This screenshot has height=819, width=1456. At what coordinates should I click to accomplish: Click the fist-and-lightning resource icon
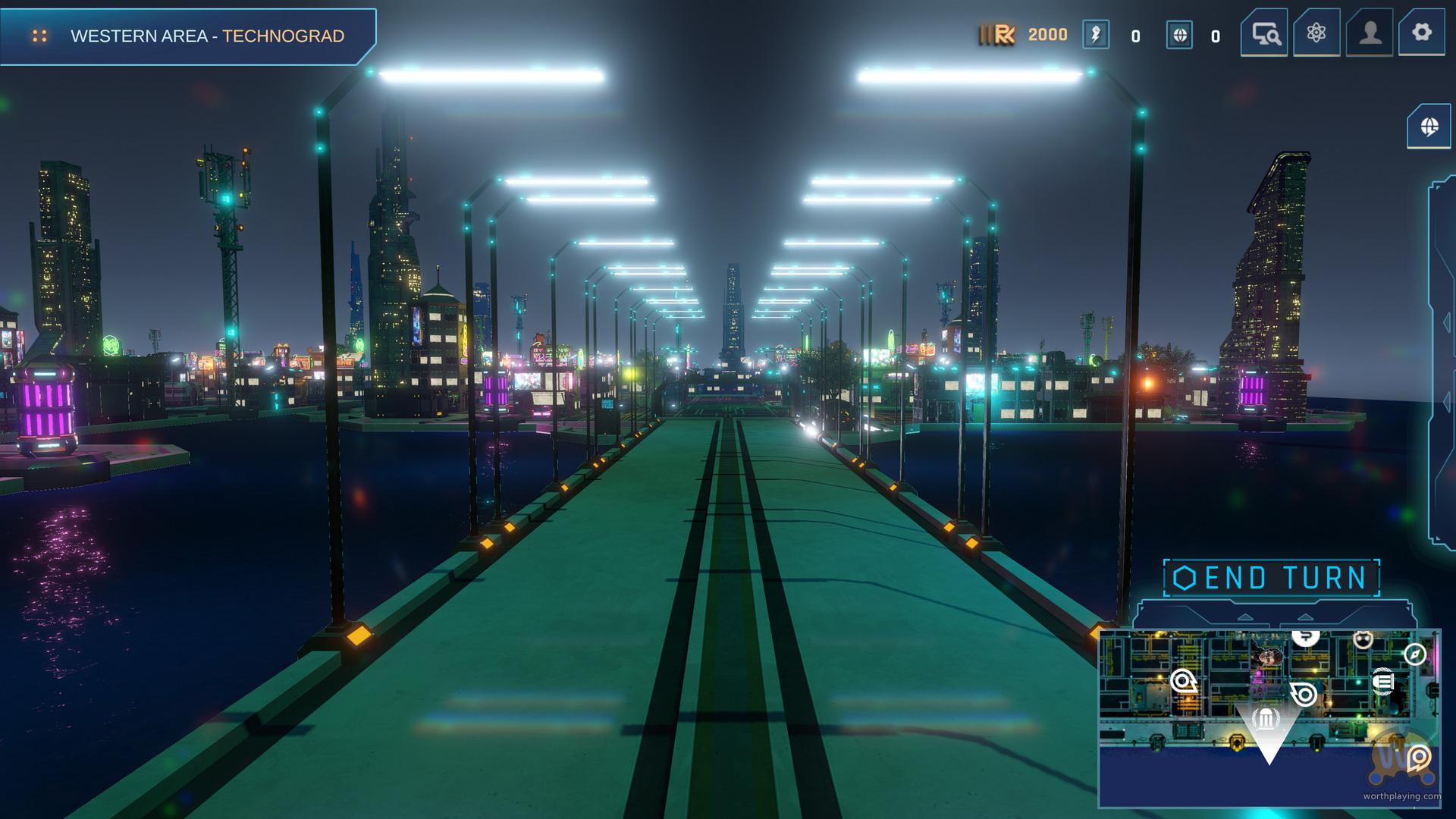click(x=1096, y=35)
